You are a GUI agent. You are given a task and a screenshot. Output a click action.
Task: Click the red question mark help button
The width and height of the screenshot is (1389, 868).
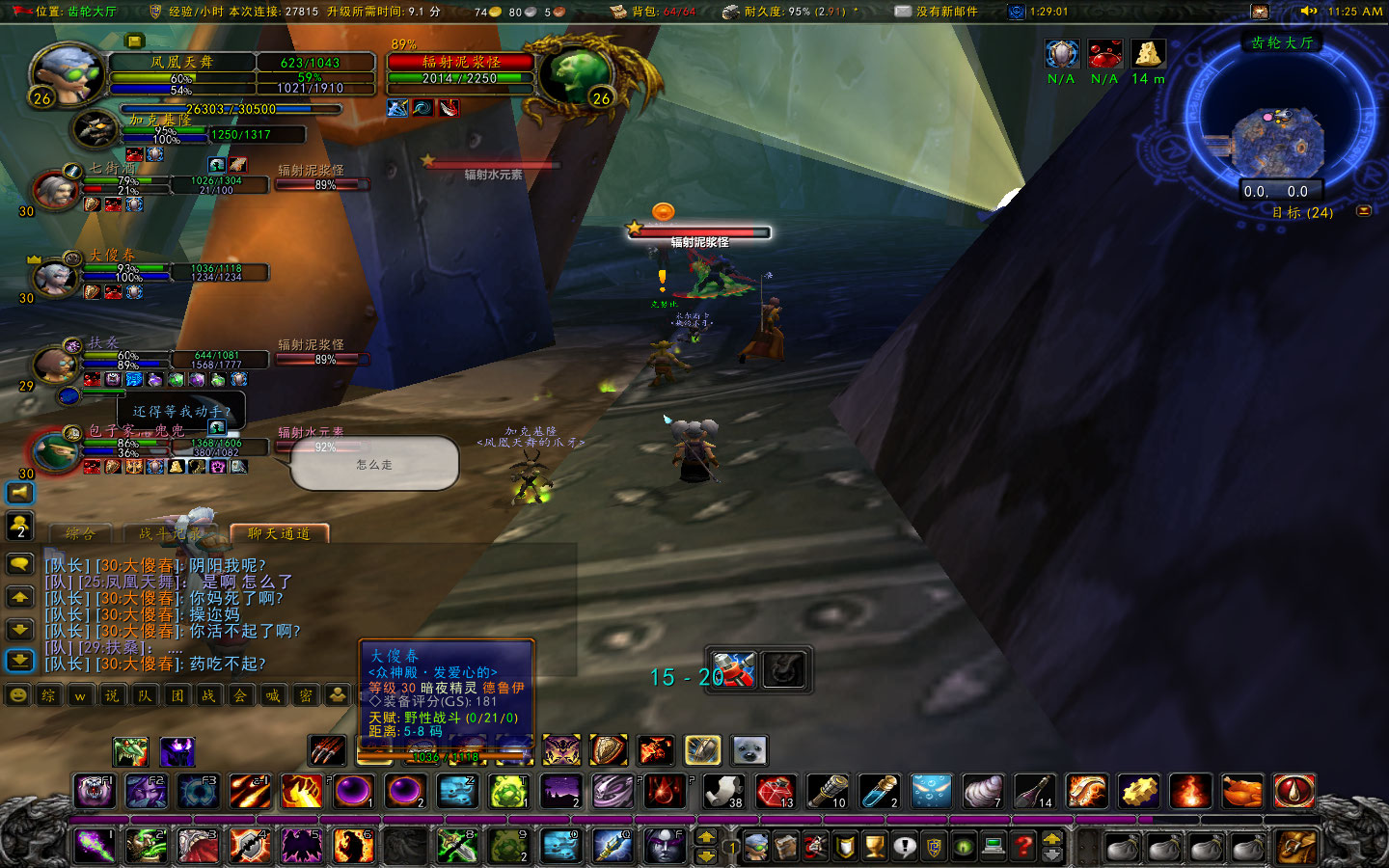1023,846
